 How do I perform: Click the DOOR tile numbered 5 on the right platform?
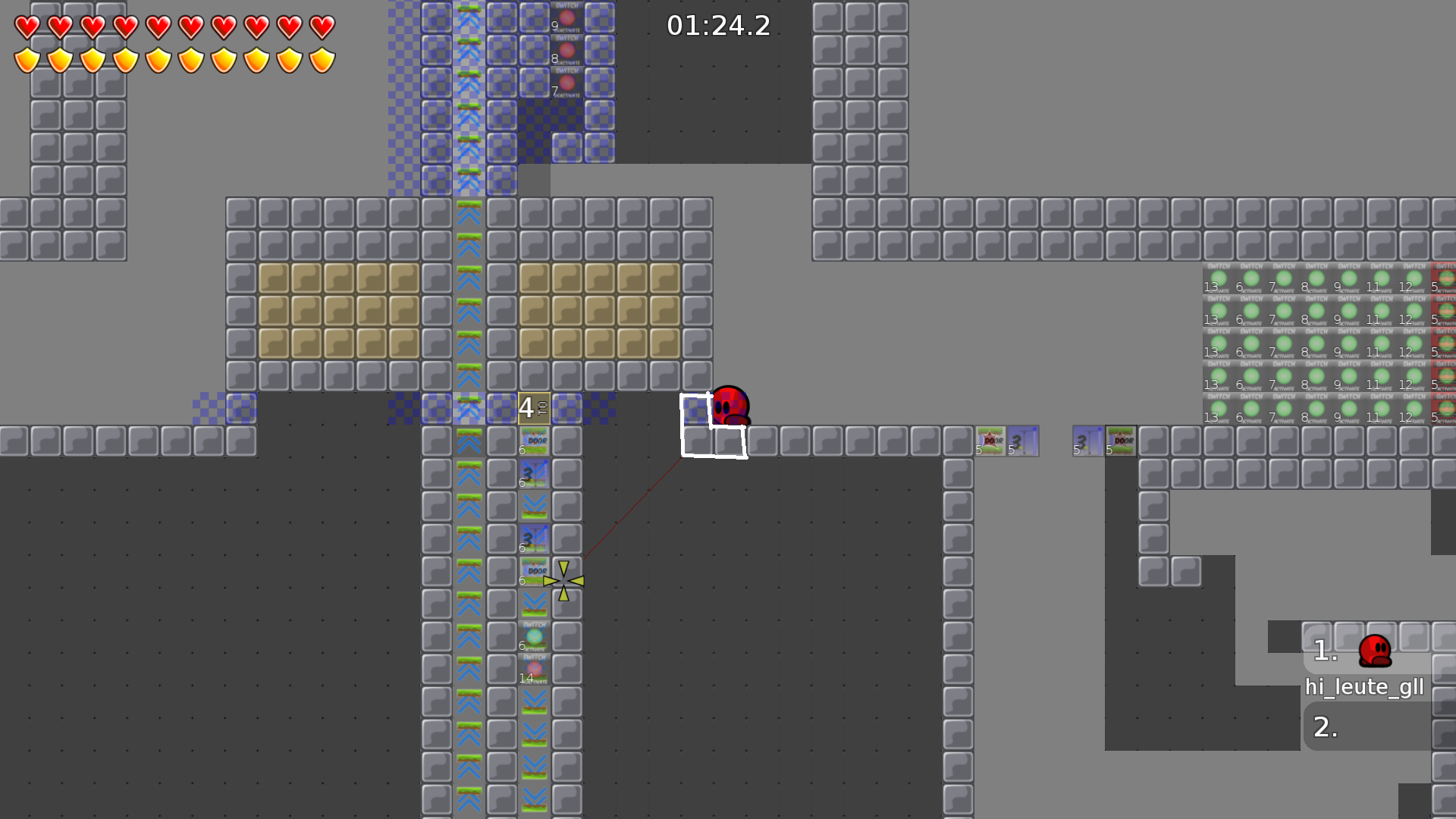(990, 441)
